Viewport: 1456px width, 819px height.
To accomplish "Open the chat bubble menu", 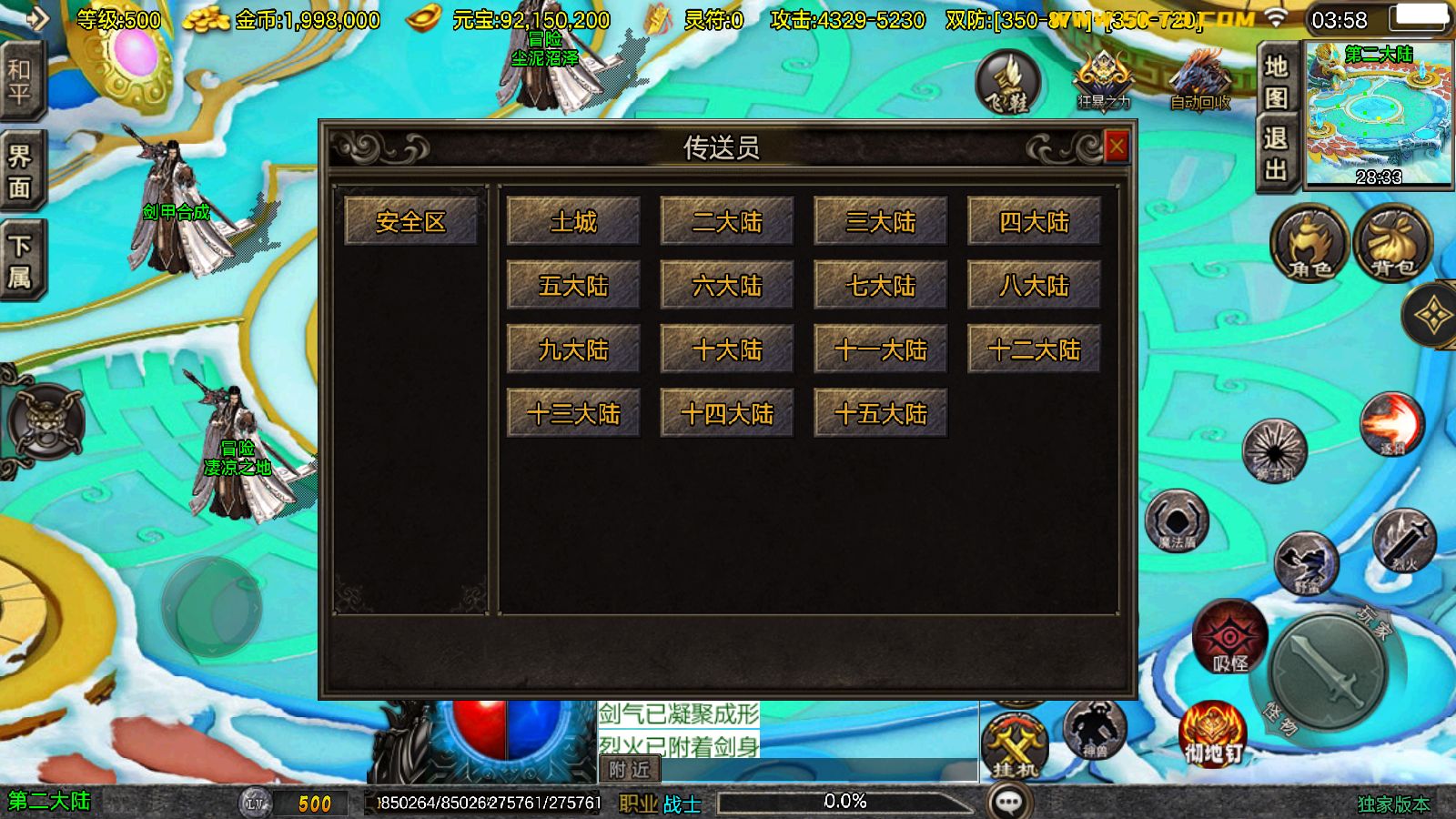I will pos(1008,802).
